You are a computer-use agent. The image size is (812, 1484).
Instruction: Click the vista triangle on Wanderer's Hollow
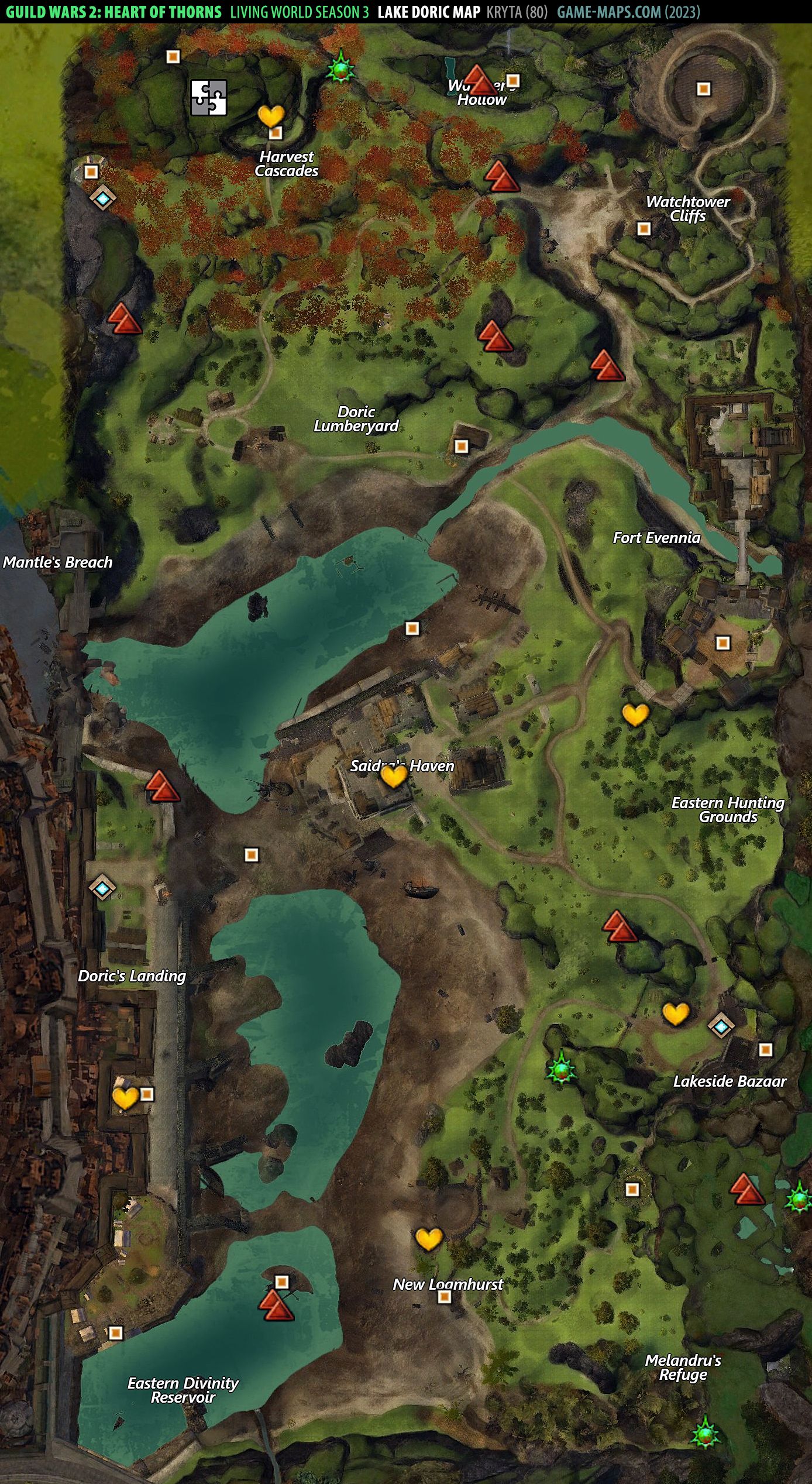480,80
